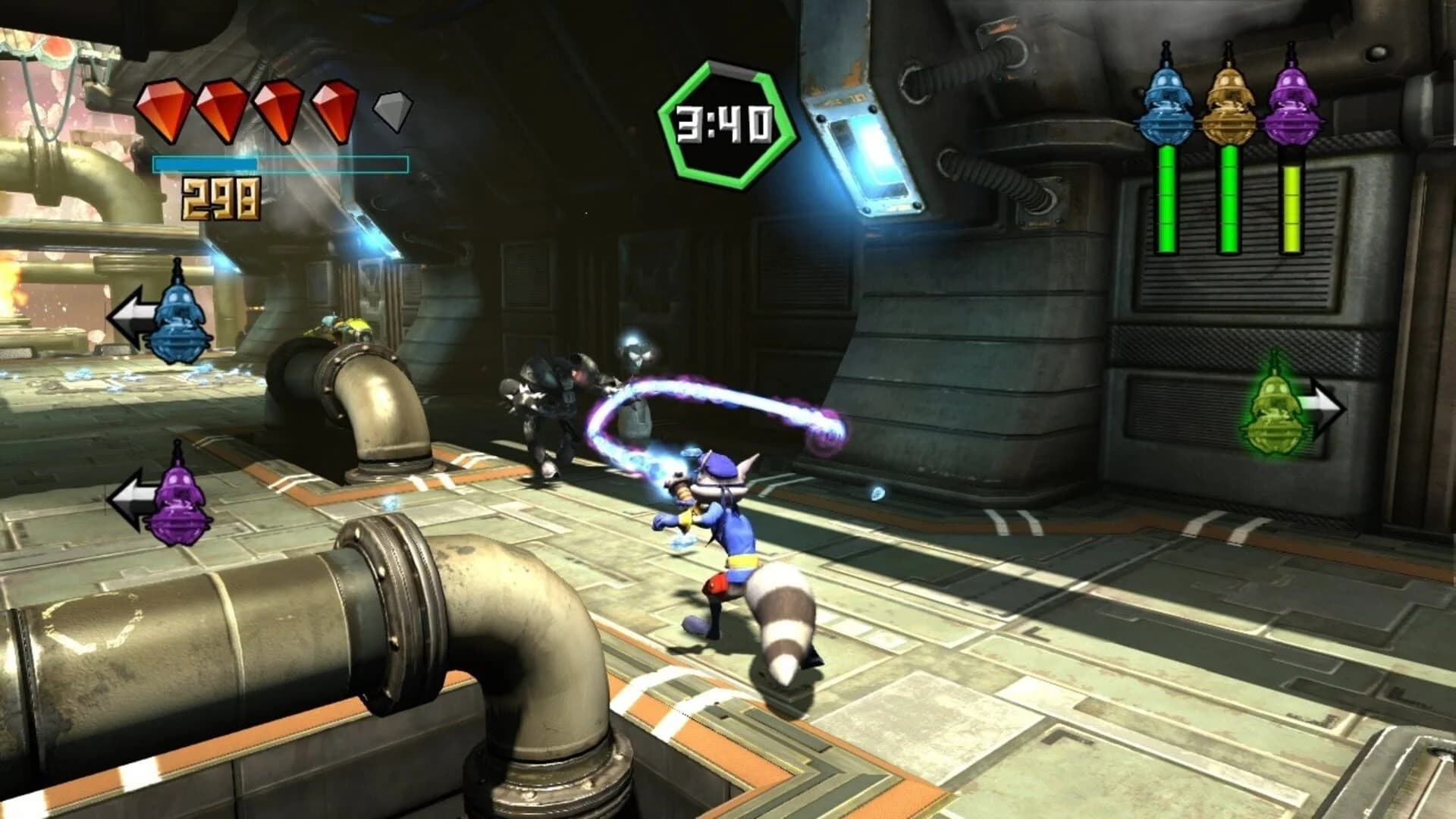Image resolution: width=1456 pixels, height=819 pixels.
Task: Click the blue progress bar under the gems
Action: pos(281,162)
